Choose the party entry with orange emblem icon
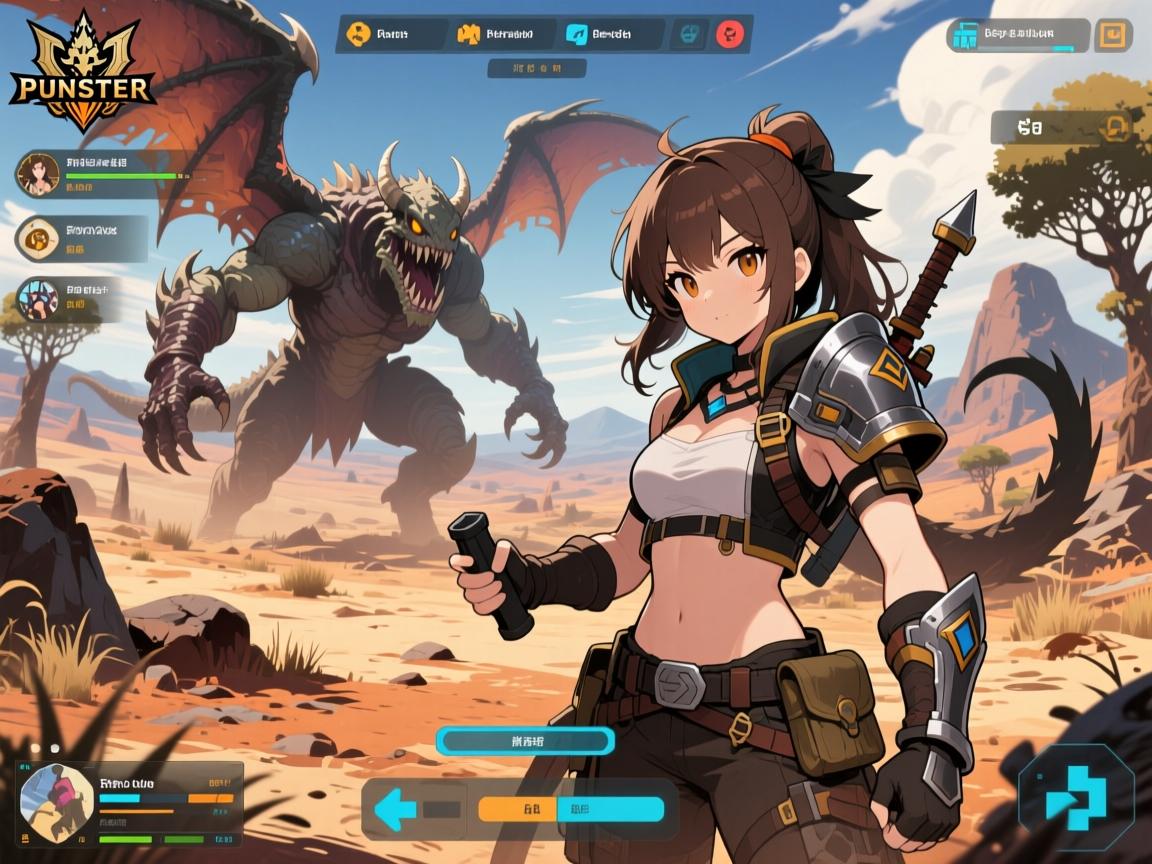The image size is (1152, 864). (38, 238)
